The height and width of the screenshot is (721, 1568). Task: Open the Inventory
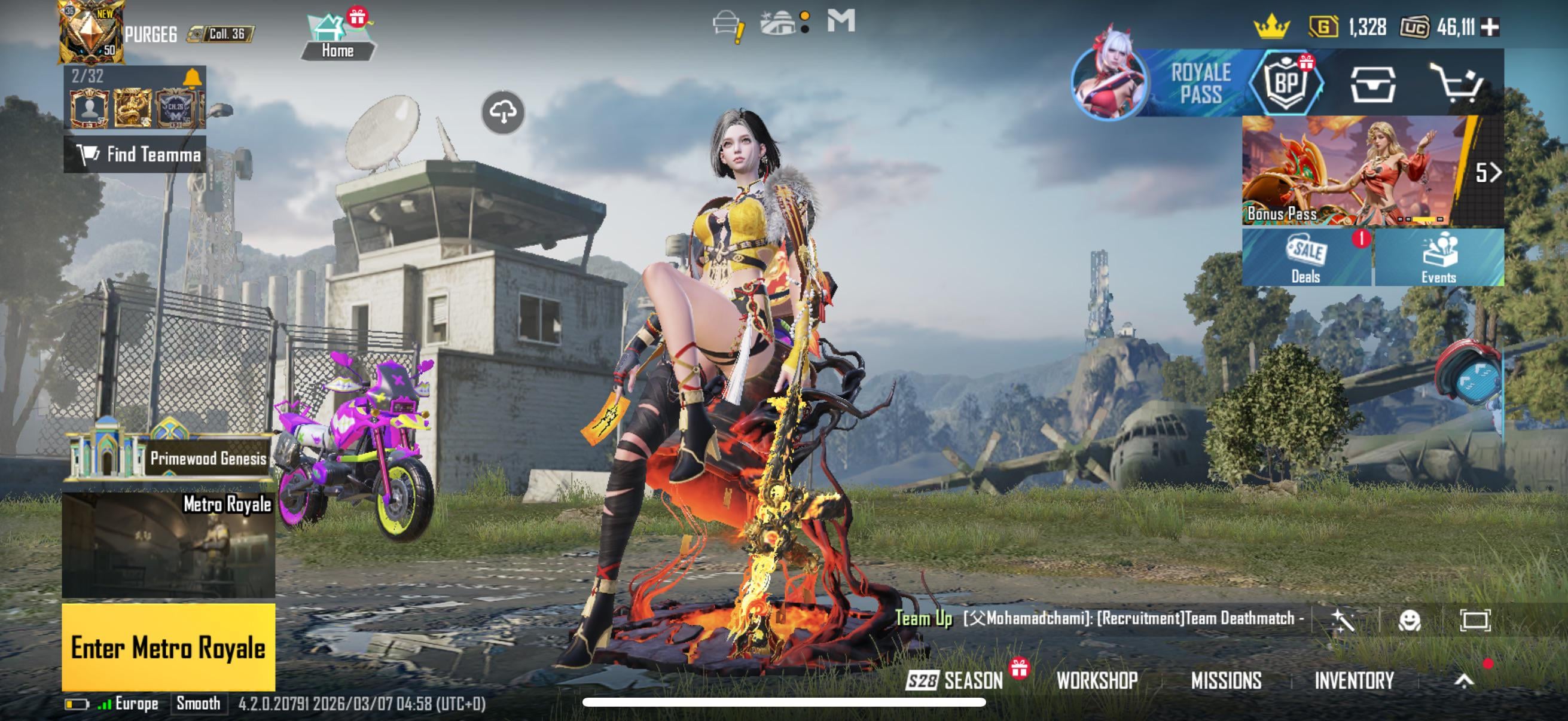1354,680
